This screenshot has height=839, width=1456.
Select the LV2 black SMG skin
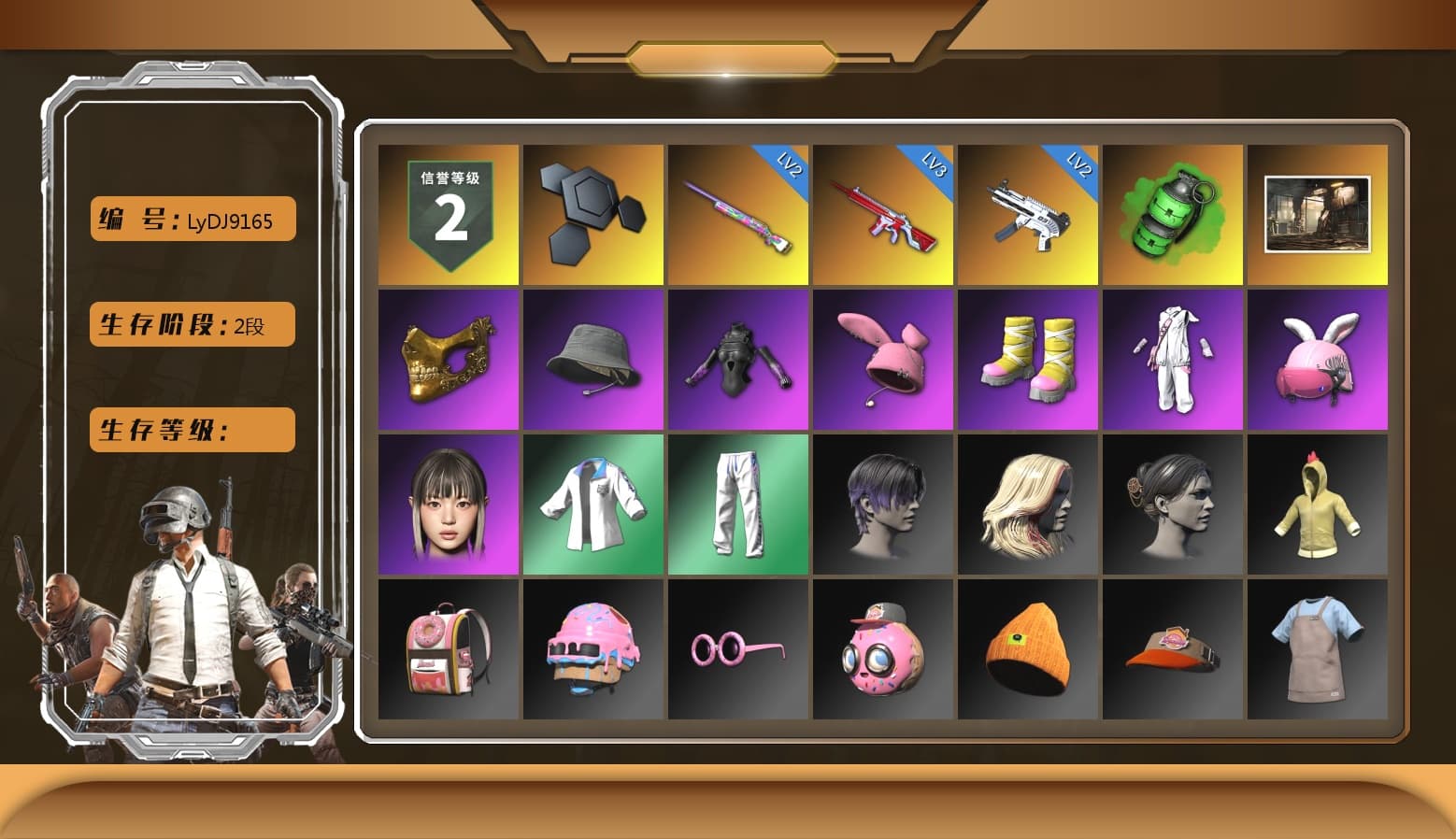point(1028,215)
